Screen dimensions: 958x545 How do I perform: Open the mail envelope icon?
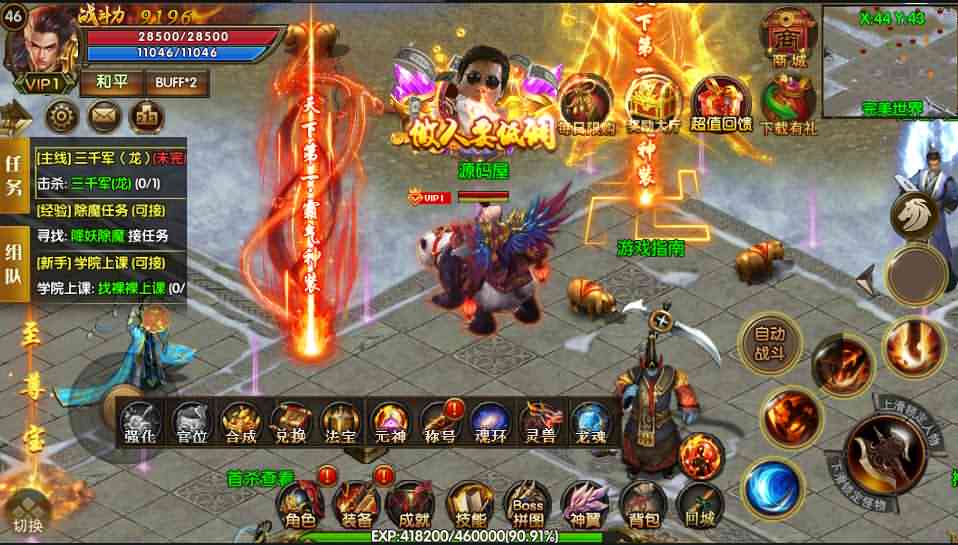pyautogui.click(x=104, y=116)
